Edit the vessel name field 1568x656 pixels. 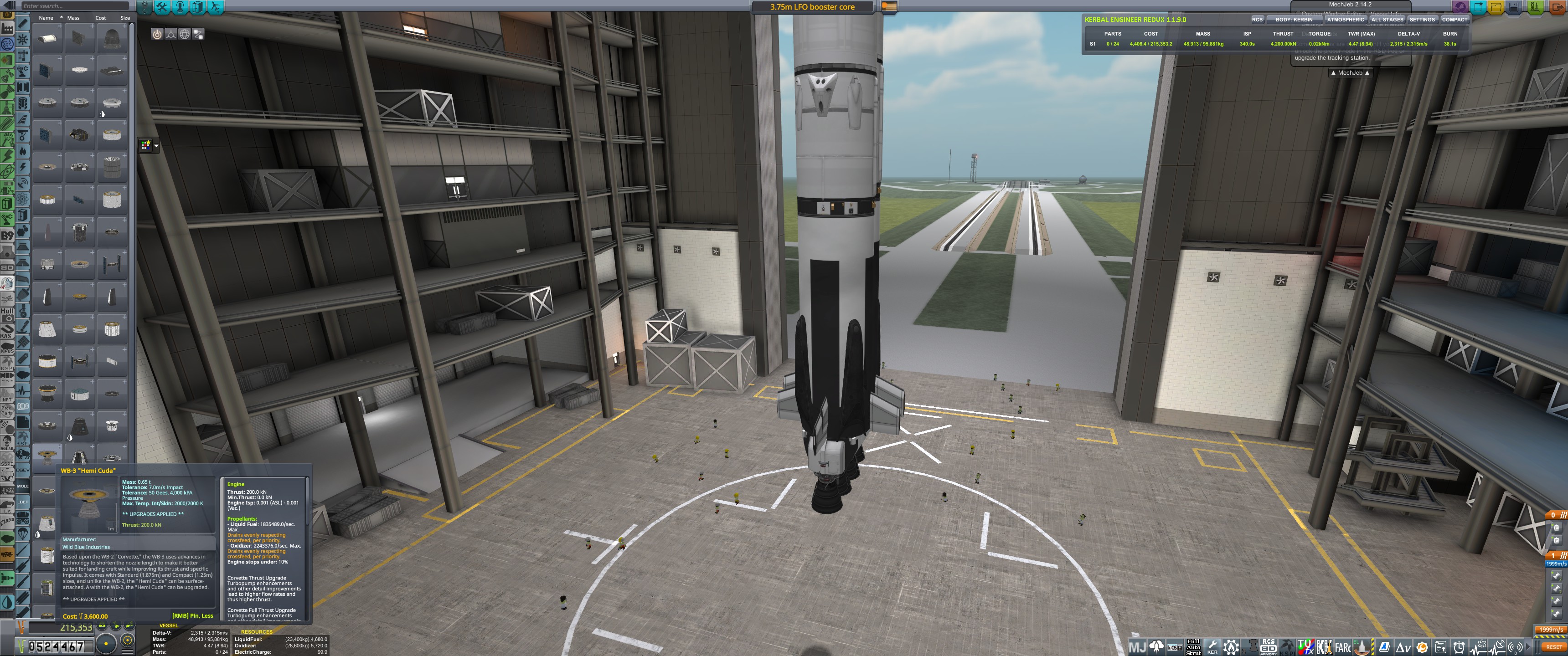click(x=812, y=7)
